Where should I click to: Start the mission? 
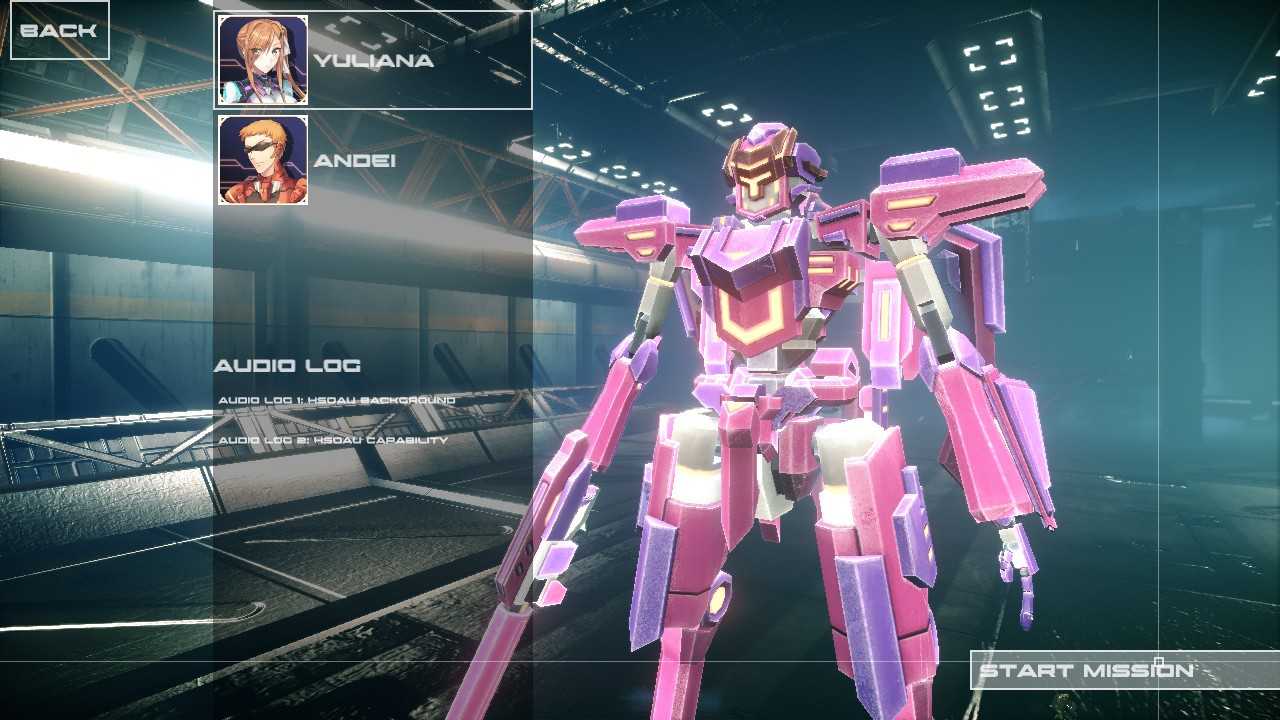point(1086,670)
